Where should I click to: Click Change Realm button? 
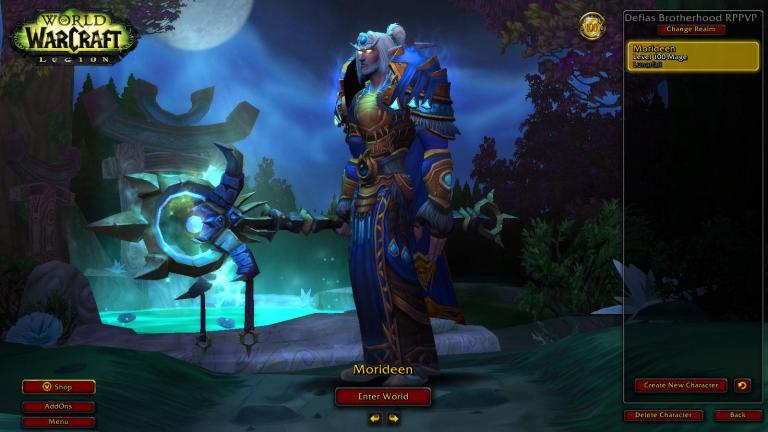tap(691, 29)
